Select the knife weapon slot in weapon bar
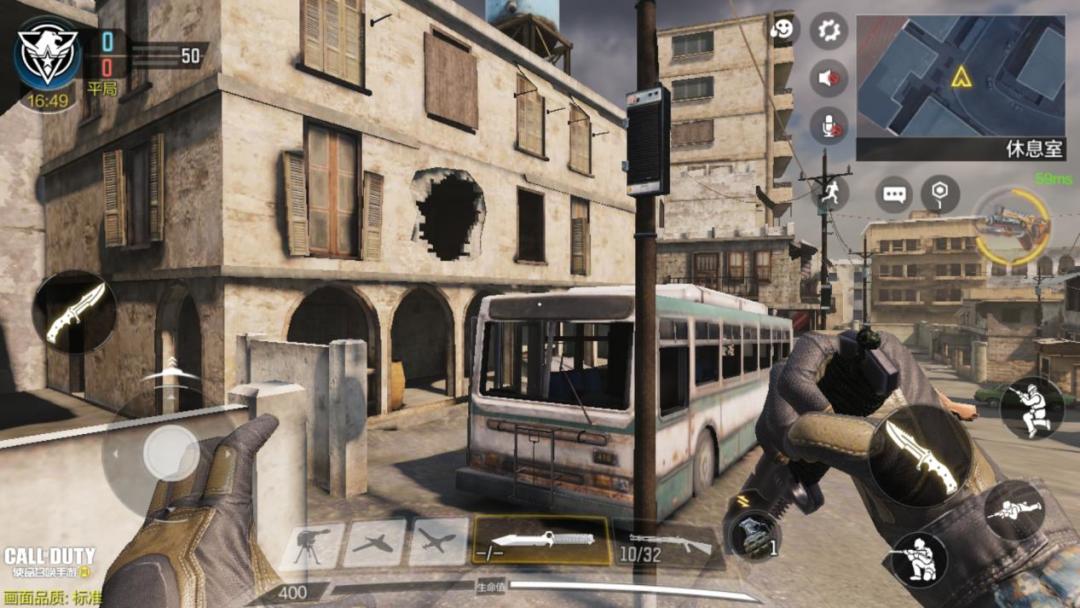This screenshot has width=1080, height=608. 541,541
